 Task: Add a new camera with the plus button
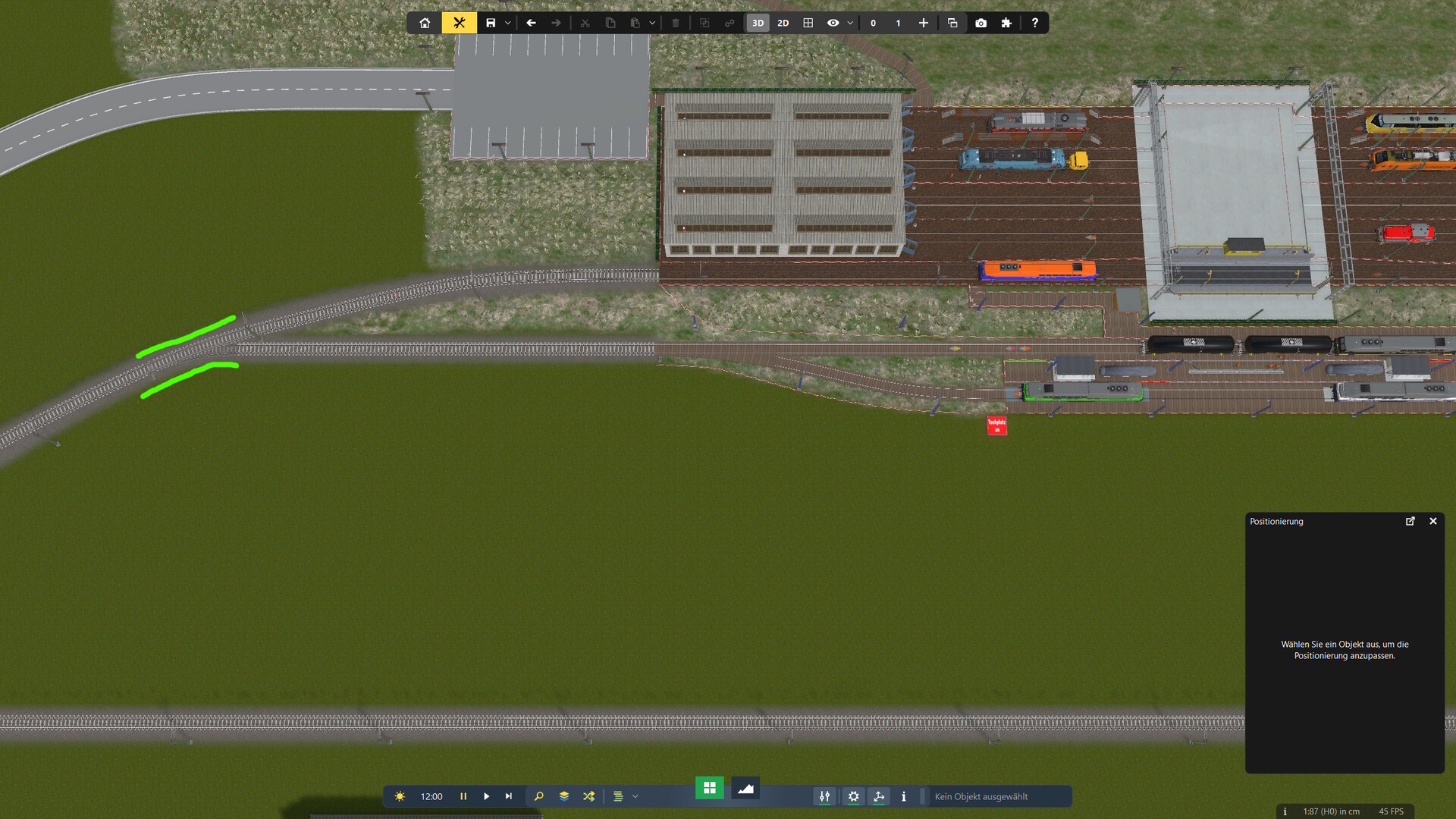pos(923,23)
